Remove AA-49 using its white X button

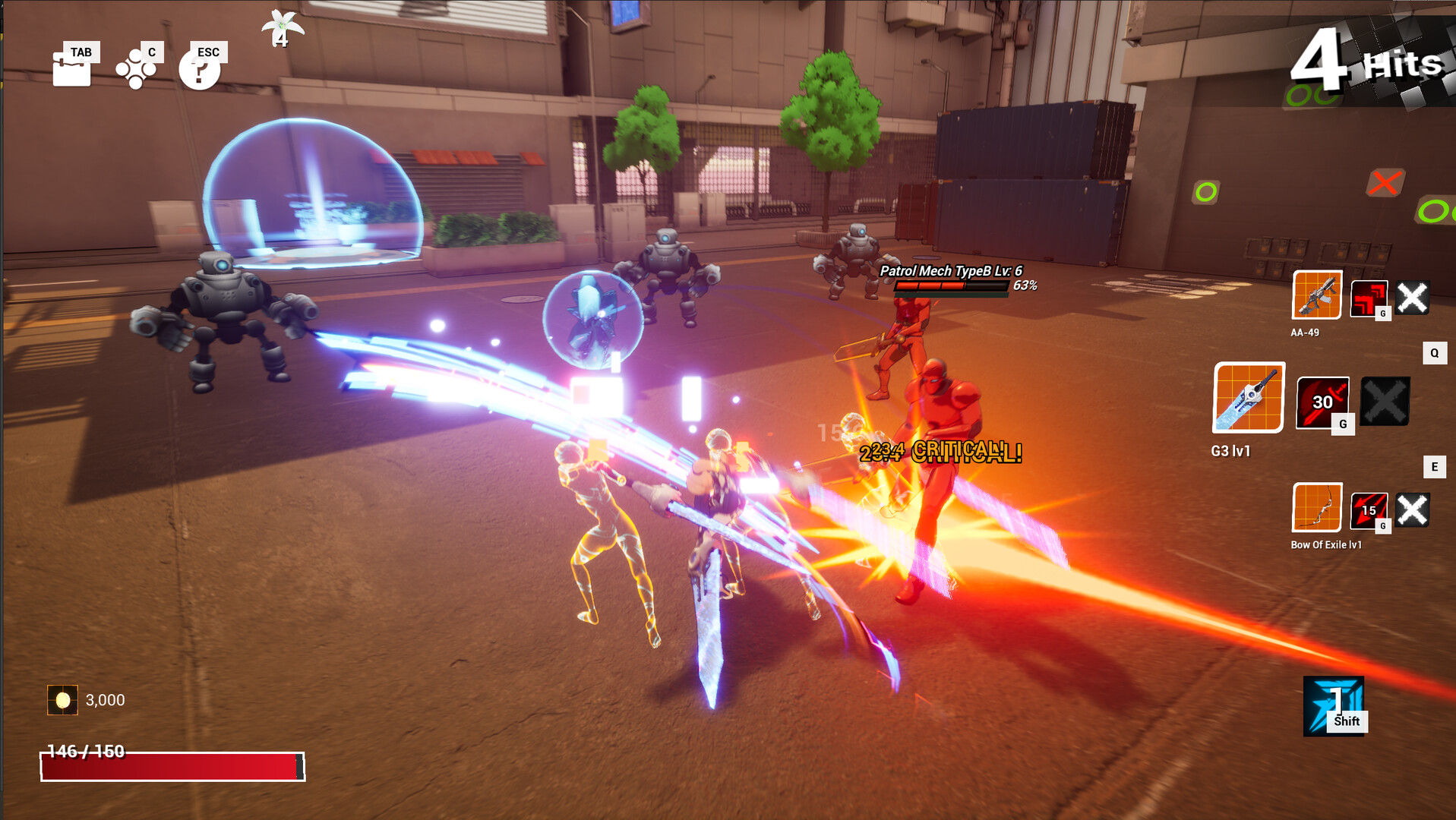pos(1413,299)
